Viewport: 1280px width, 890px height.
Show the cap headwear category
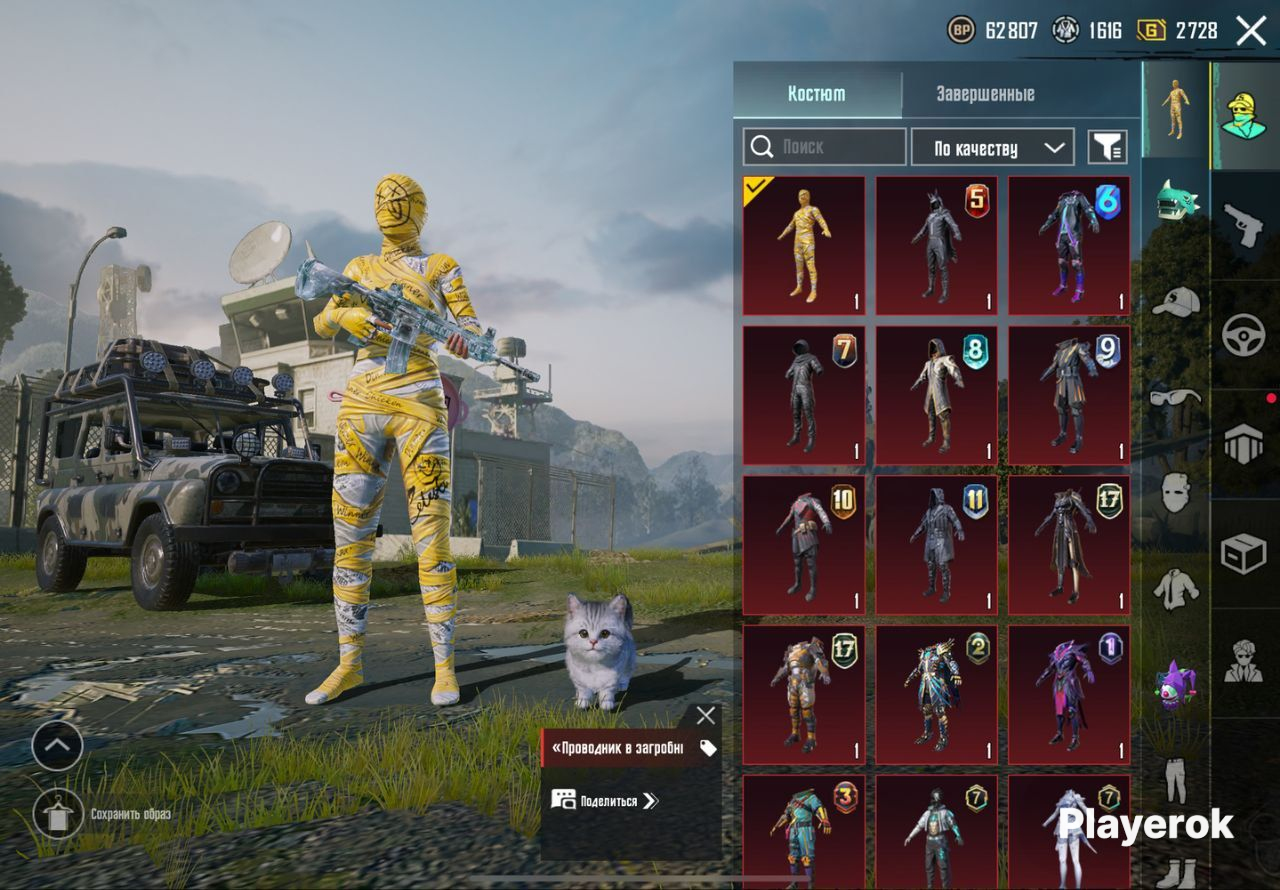coord(1176,301)
